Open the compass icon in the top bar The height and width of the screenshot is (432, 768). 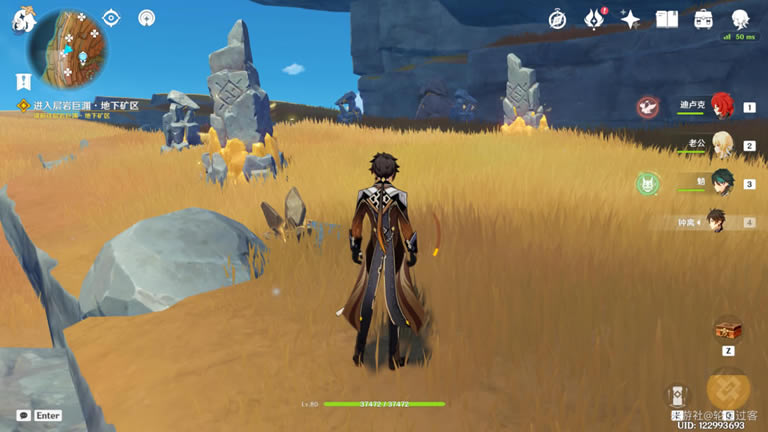[x=558, y=19]
